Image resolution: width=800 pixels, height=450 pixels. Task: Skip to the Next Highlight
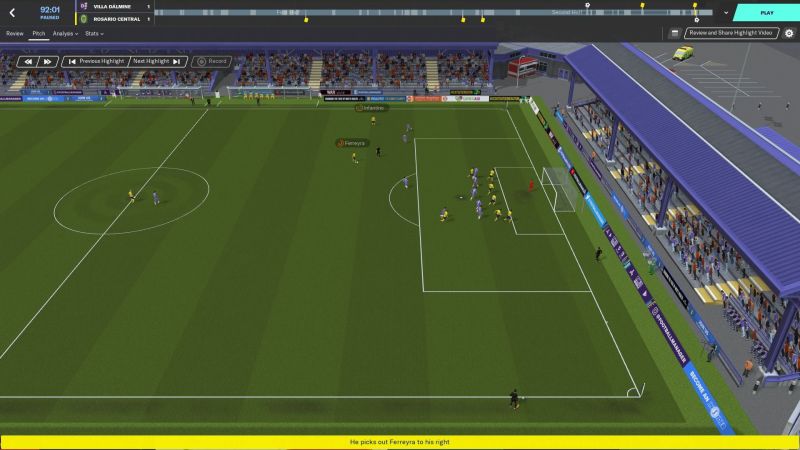157,61
